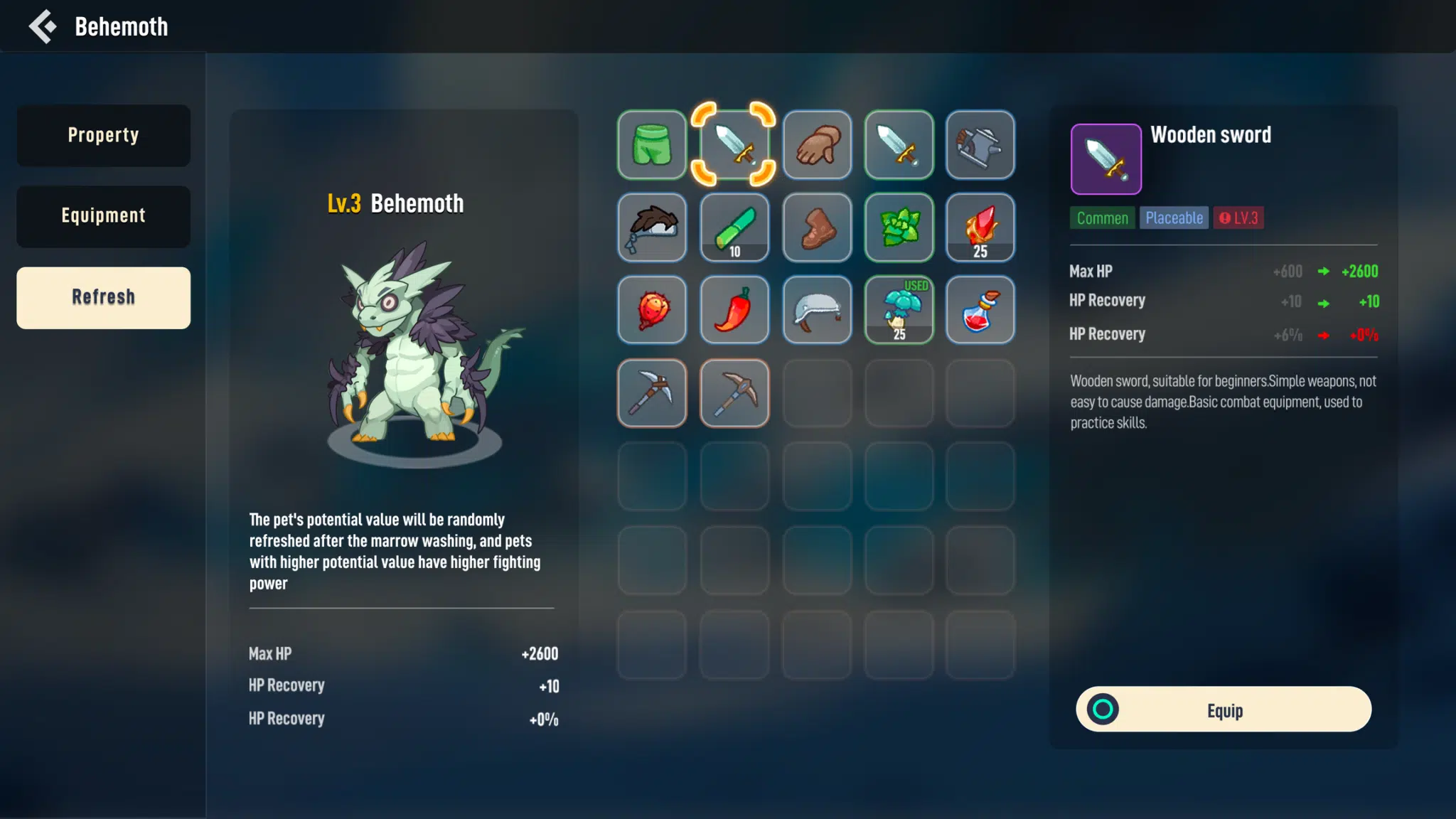Choose the dark feathered cap item

click(652, 227)
